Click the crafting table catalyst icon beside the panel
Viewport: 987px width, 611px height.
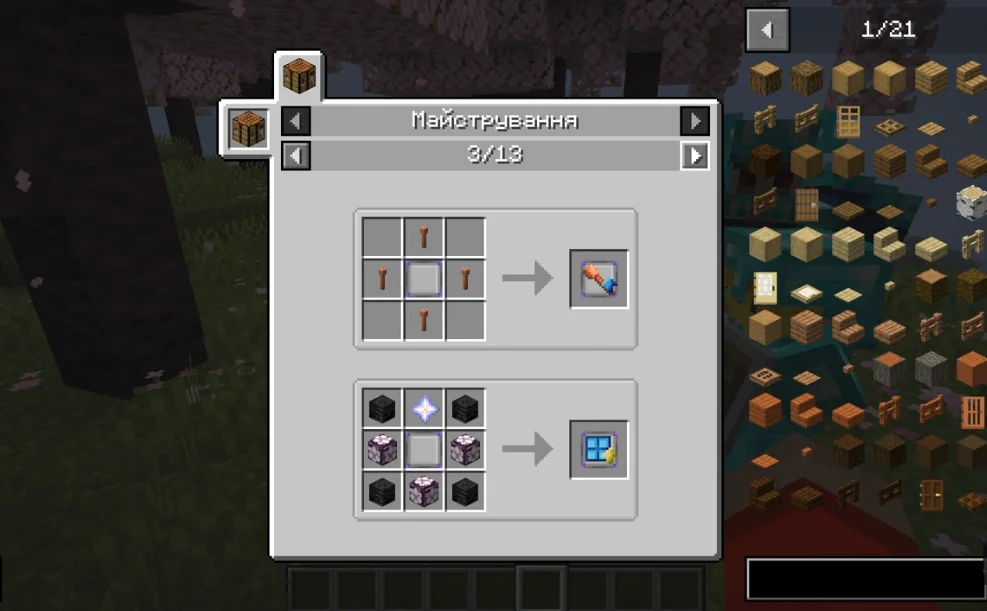pyautogui.click(x=246, y=129)
